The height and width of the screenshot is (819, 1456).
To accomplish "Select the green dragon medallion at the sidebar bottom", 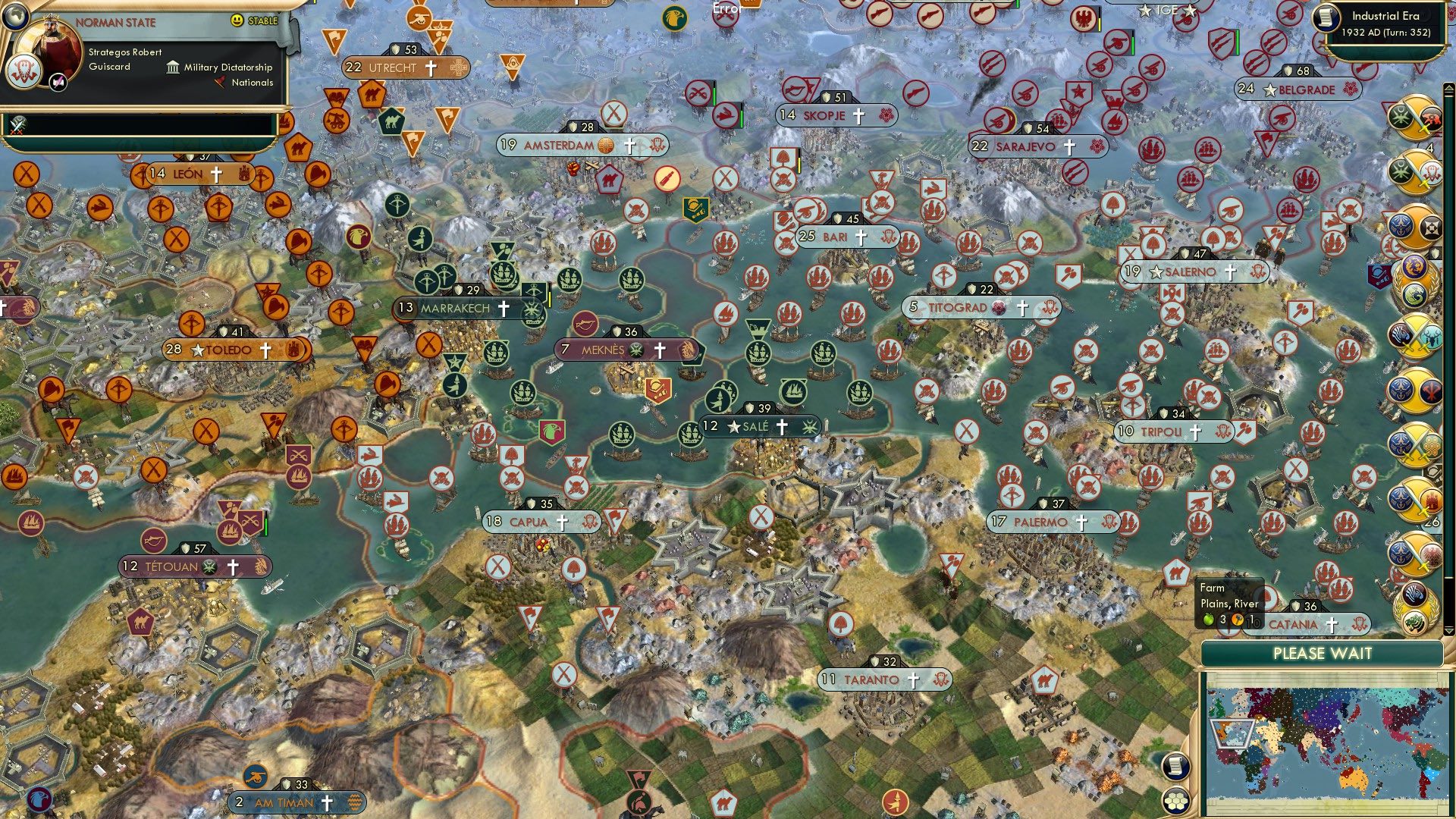I will click(x=1414, y=620).
